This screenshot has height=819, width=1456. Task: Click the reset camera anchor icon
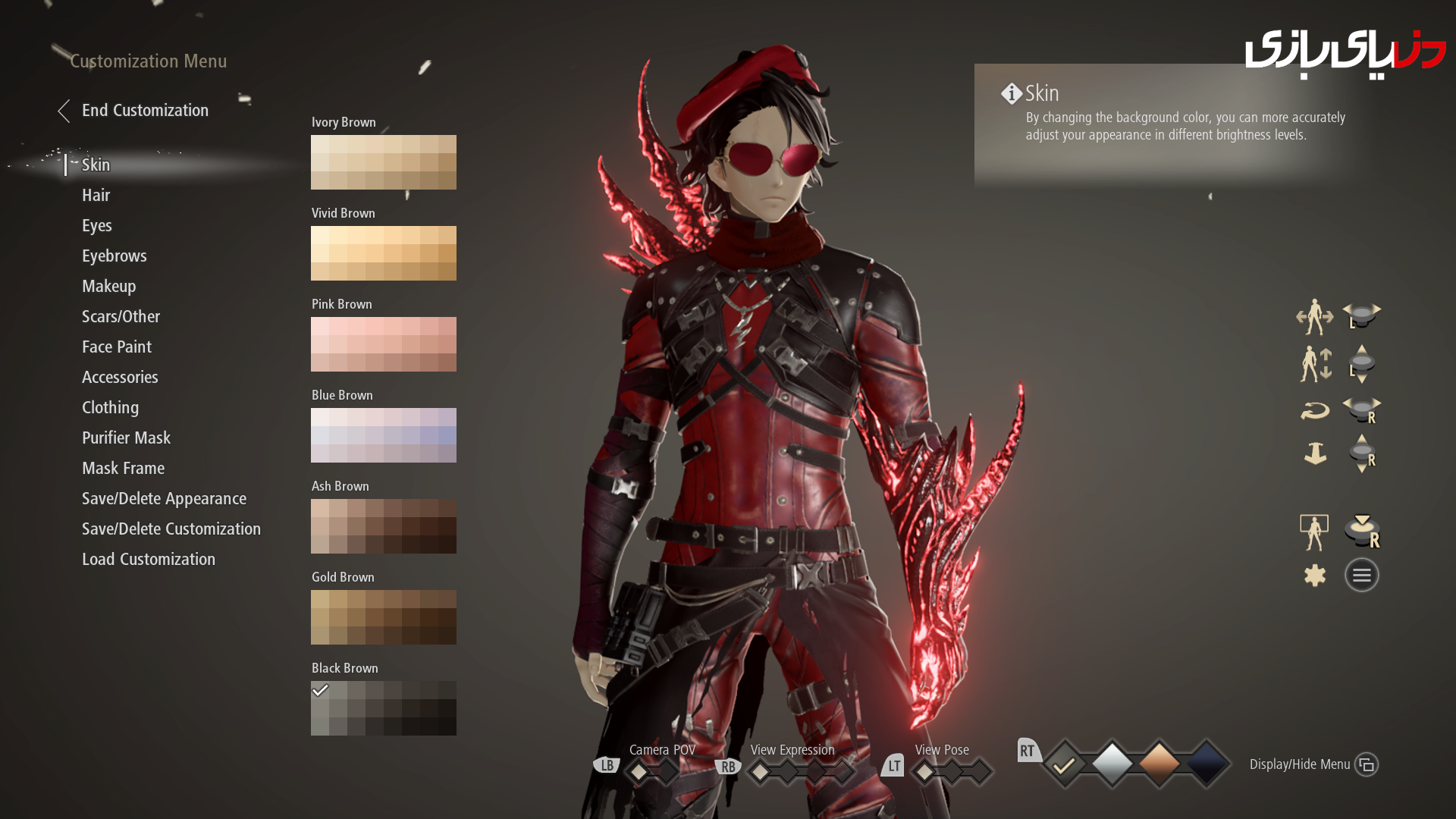(1316, 453)
